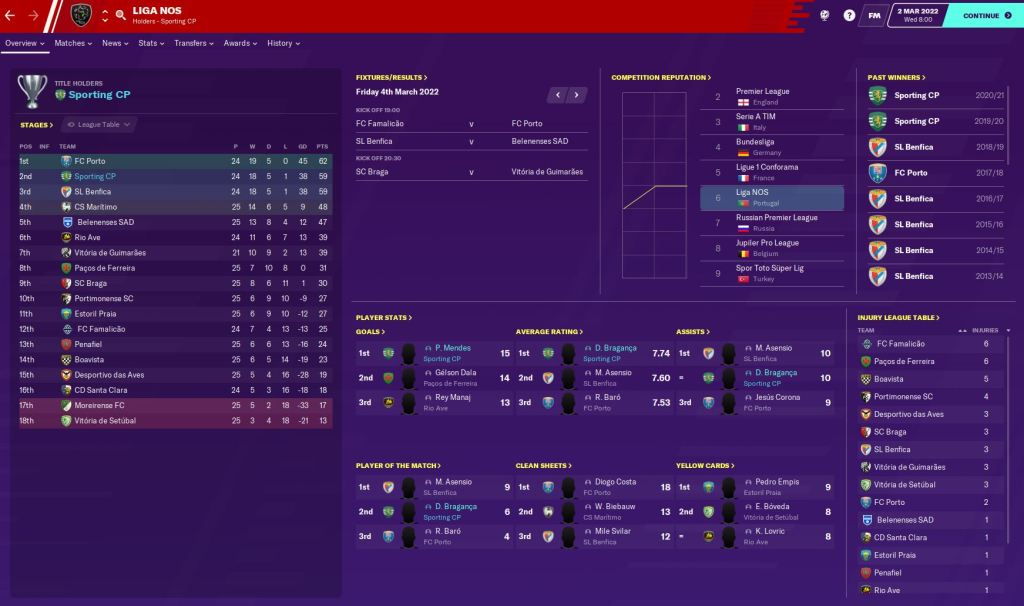
Task: Open the Transfers menu
Action: pyautogui.click(x=193, y=44)
